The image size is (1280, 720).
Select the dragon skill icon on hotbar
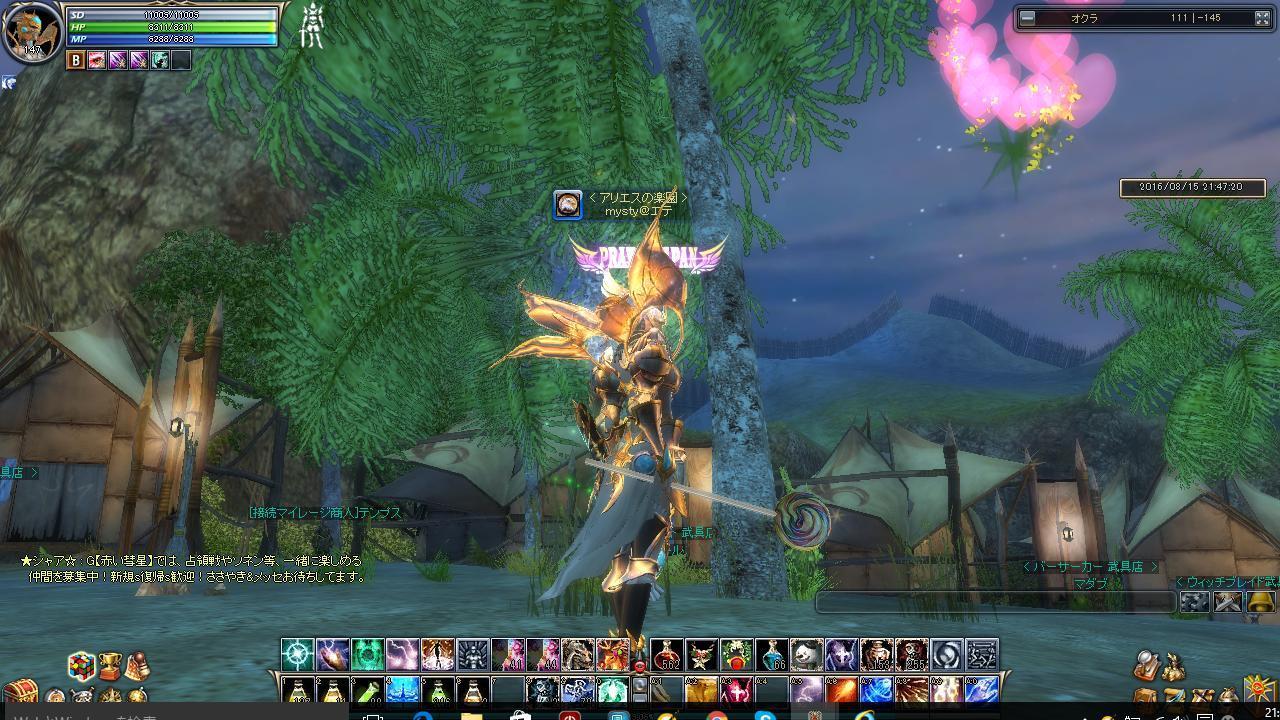pyautogui.click(x=577, y=655)
